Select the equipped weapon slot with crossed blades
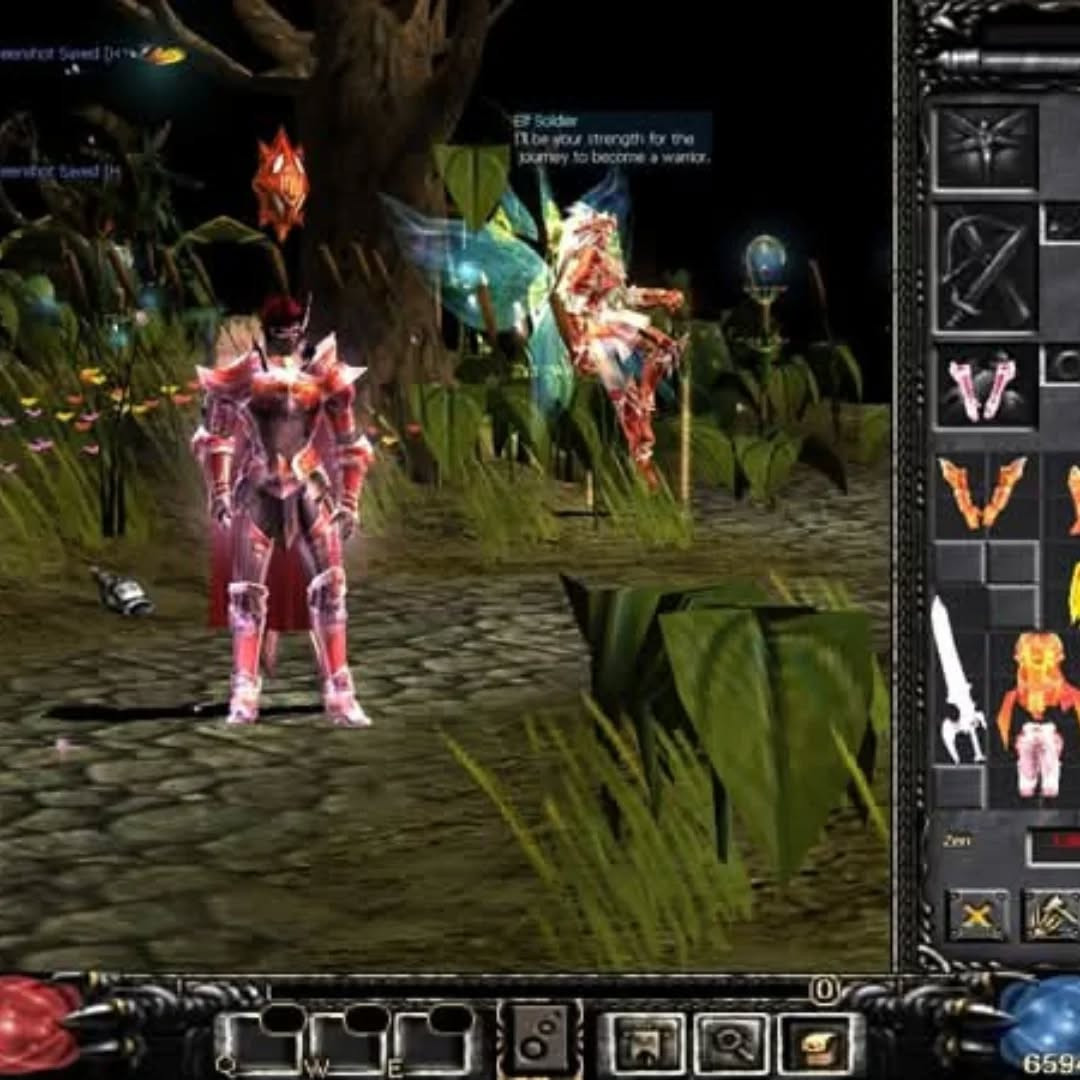Screen dimensions: 1080x1080 tap(985, 268)
